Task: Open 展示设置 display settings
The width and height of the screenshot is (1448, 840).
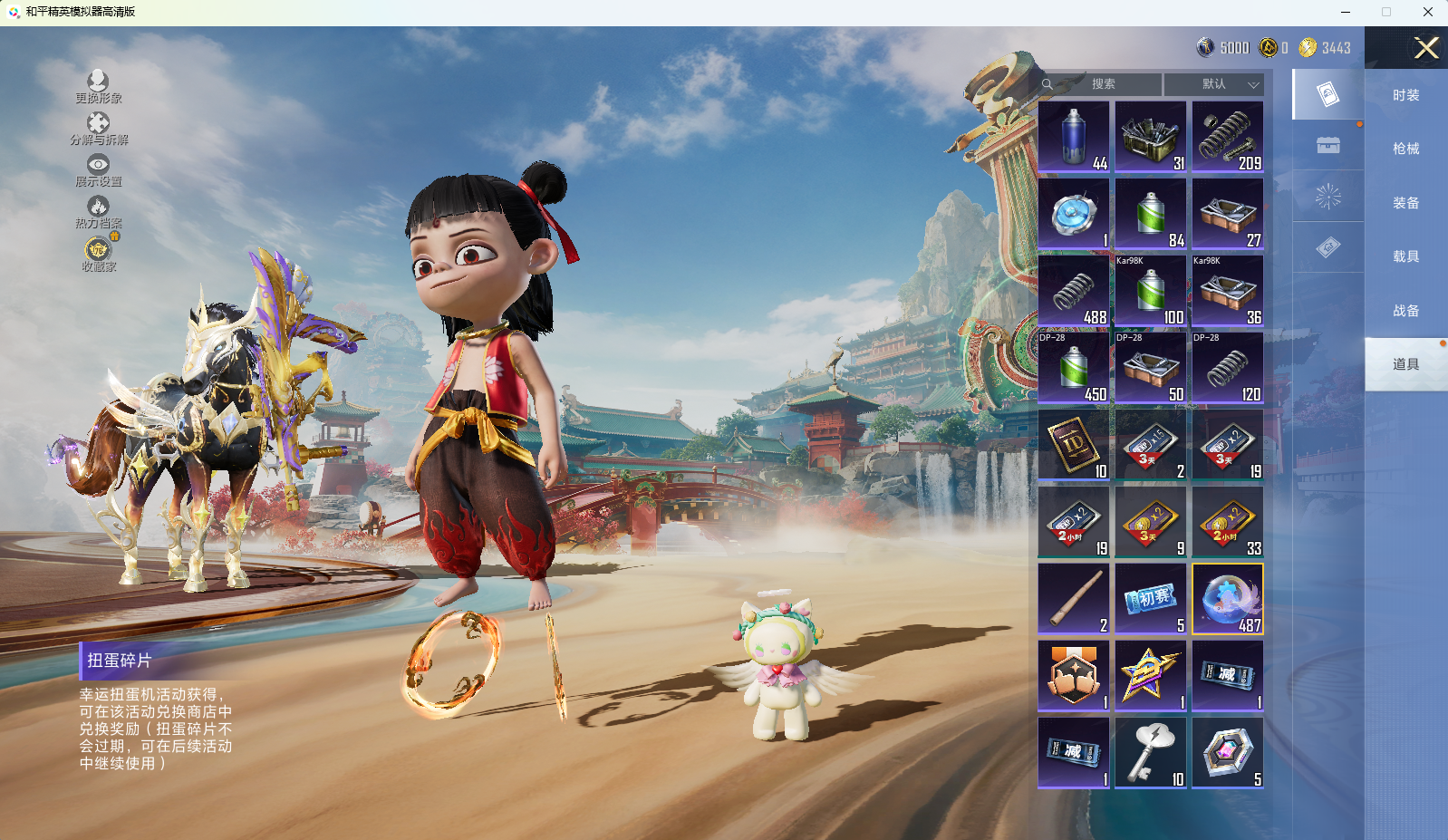Action: click(x=98, y=169)
